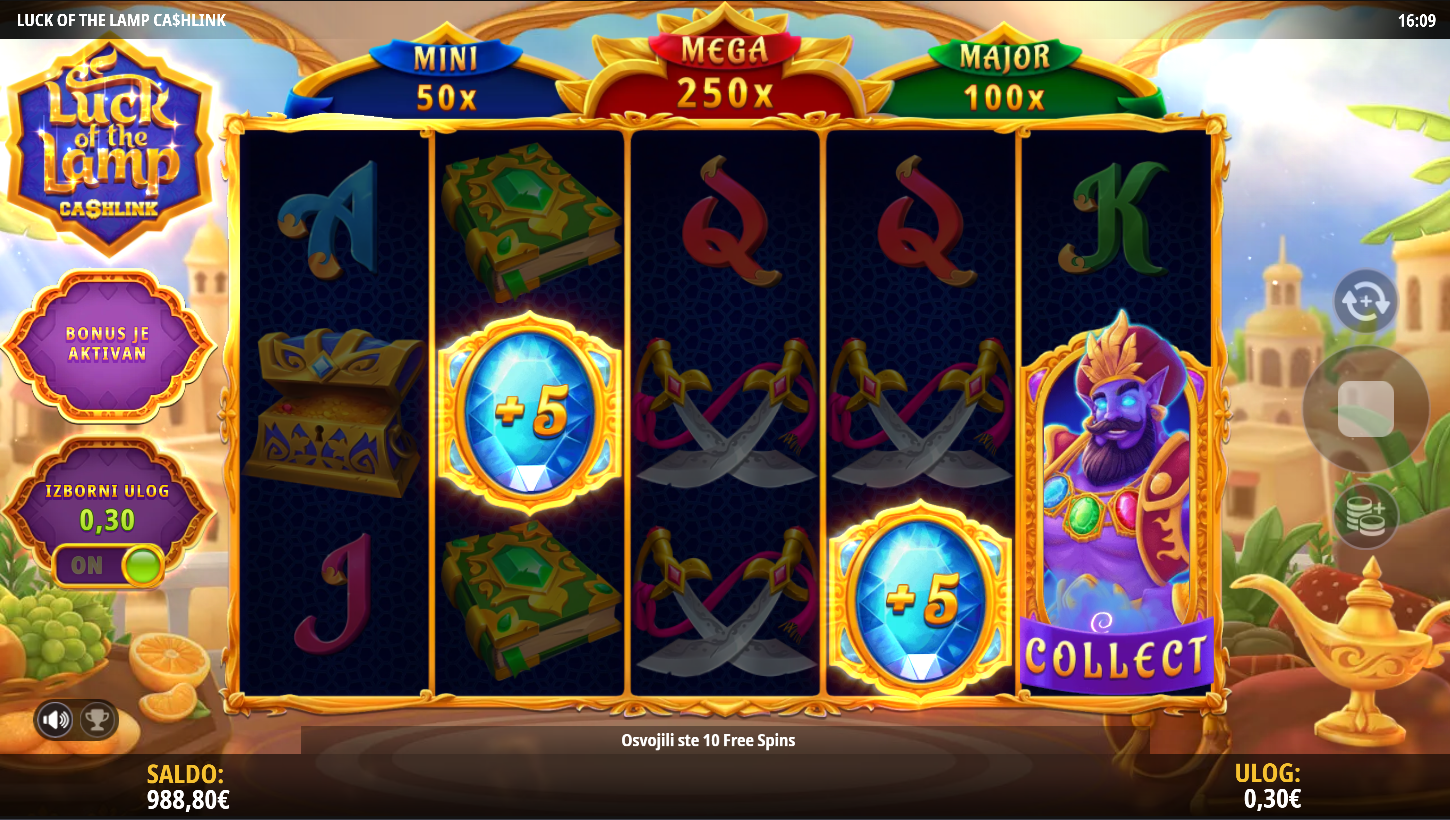This screenshot has width=1450, height=820.
Task: Open the autoplay spin settings
Action: (x=1365, y=301)
